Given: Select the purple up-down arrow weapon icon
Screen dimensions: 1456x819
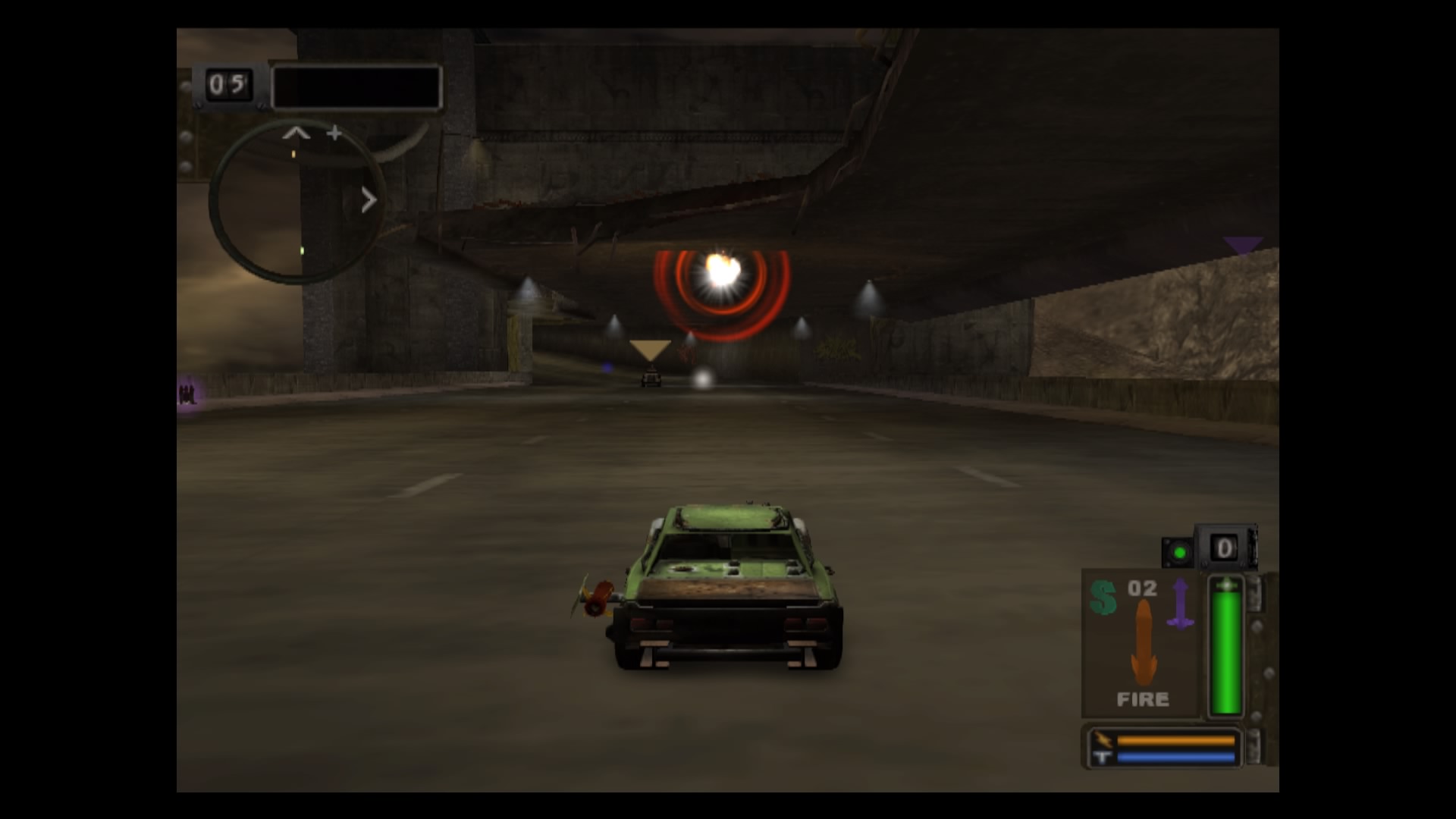Looking at the screenshot, I should click(1181, 602).
